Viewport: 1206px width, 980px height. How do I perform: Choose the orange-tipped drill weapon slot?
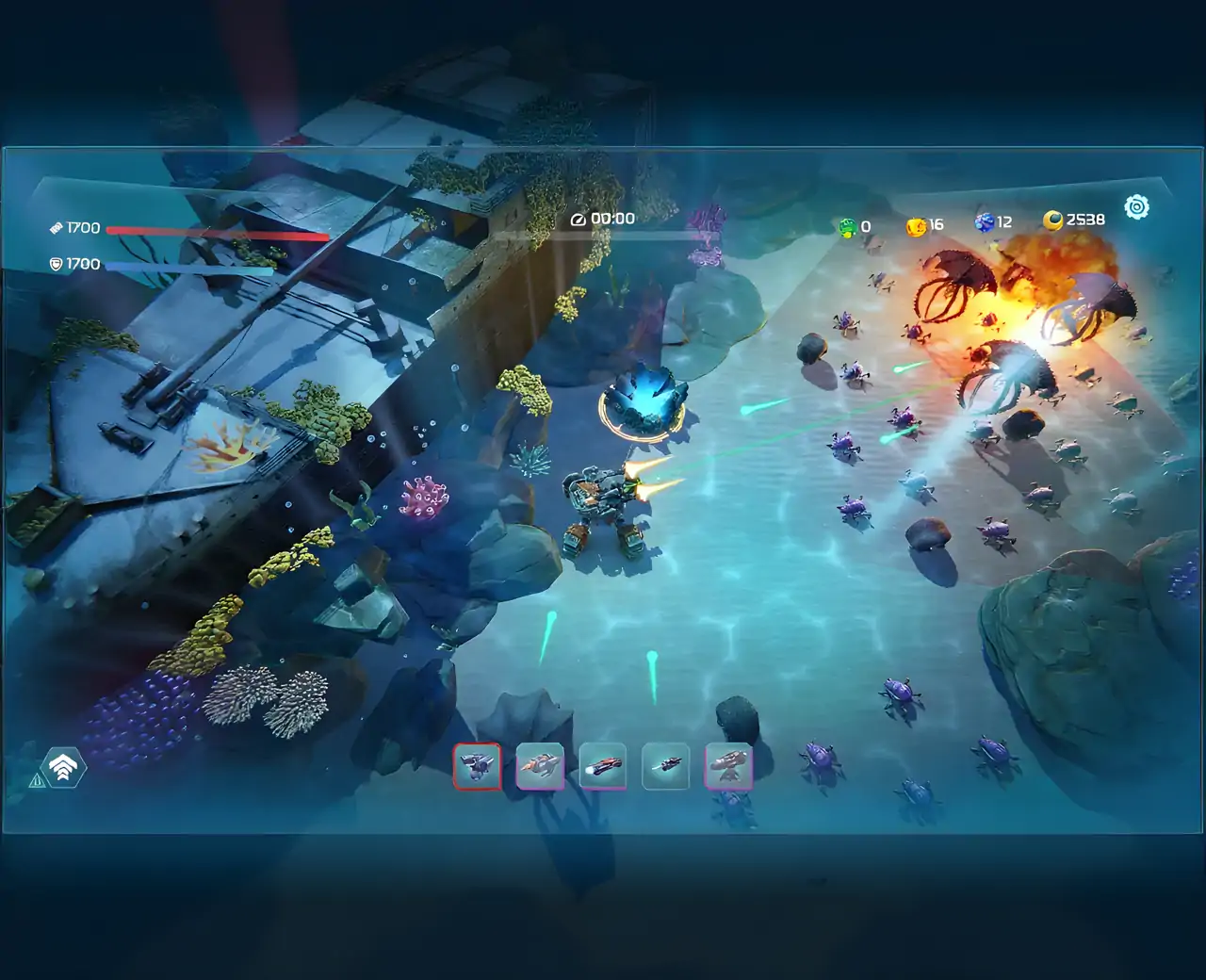[x=540, y=766]
